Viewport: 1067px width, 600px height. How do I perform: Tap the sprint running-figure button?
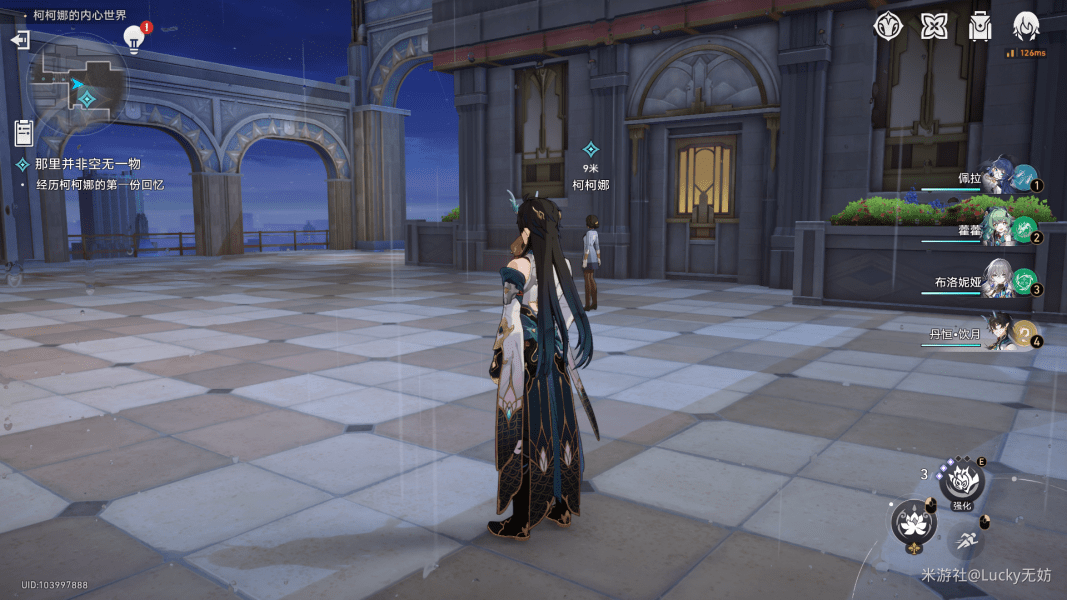tap(964, 541)
